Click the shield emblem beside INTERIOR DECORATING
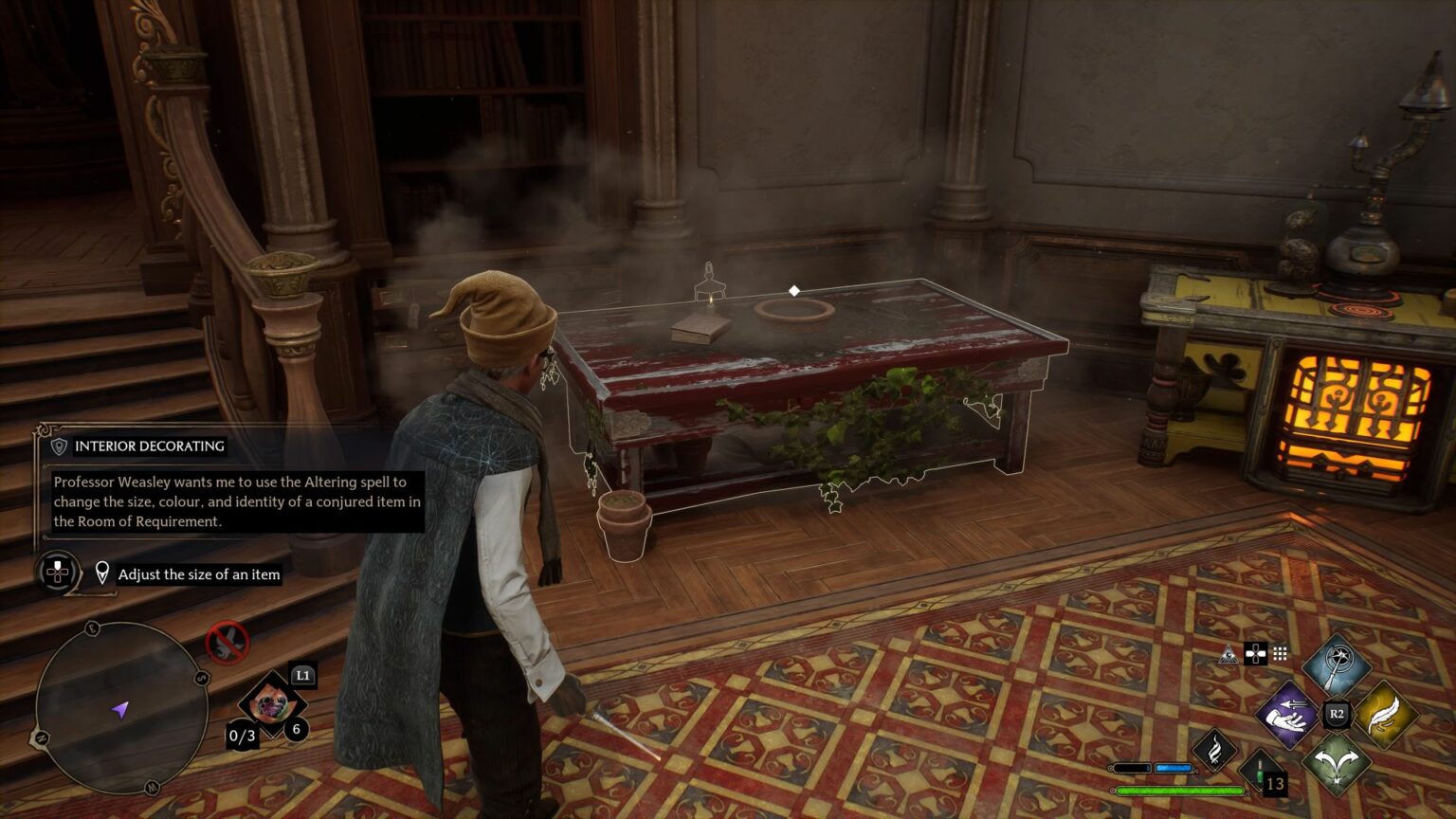Viewport: 1456px width, 819px height. pos(59,446)
